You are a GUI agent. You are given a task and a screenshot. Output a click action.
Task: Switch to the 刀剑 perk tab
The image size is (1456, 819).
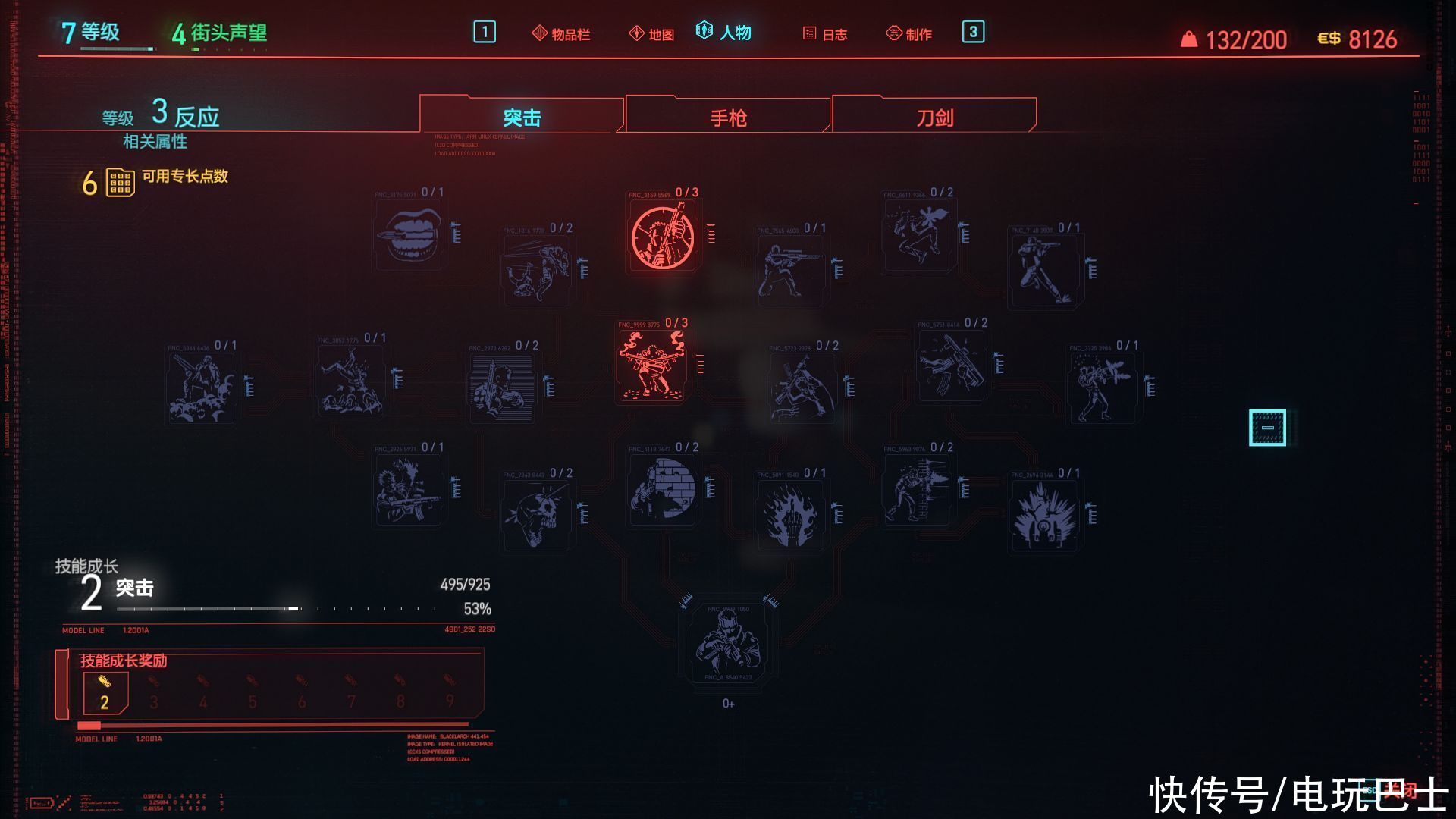tap(934, 118)
